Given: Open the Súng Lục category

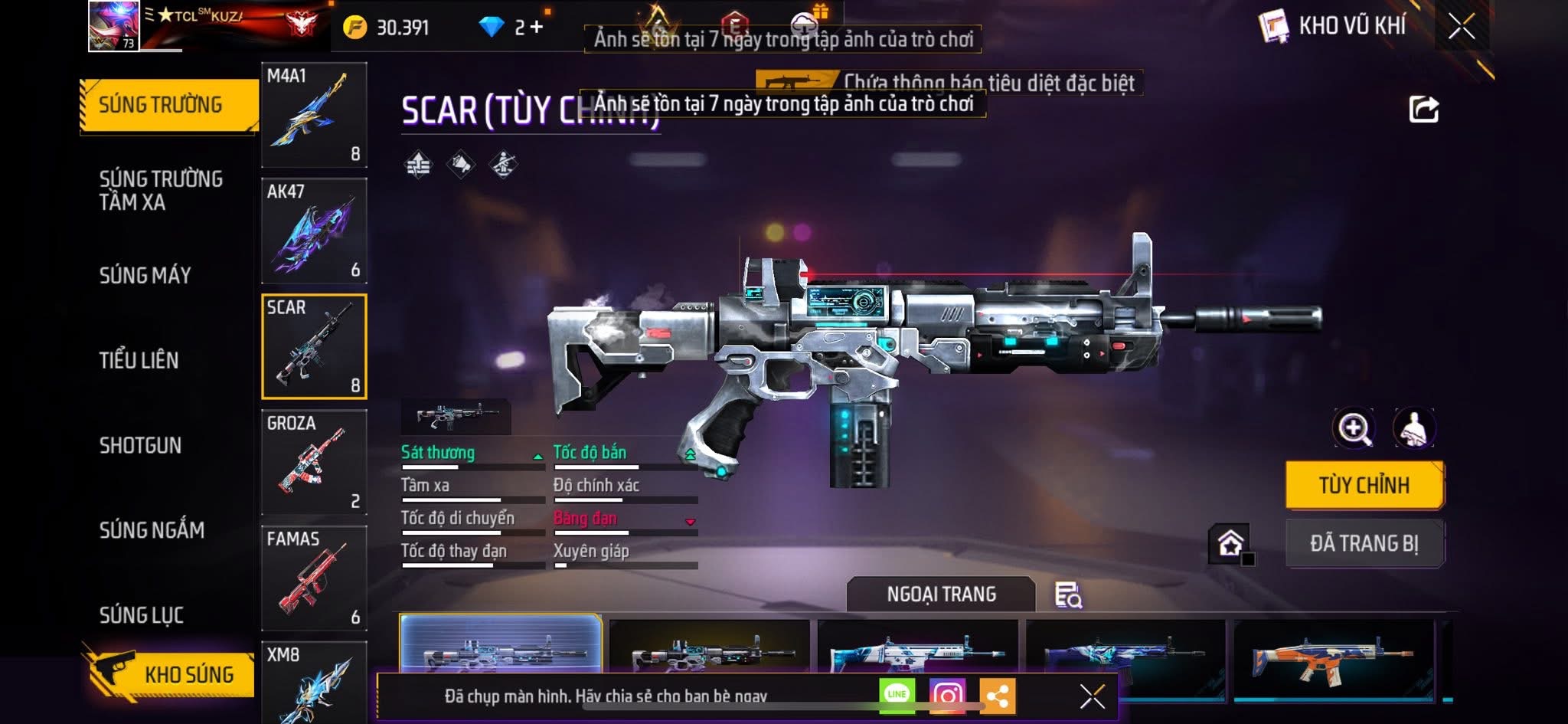Looking at the screenshot, I should tap(142, 614).
